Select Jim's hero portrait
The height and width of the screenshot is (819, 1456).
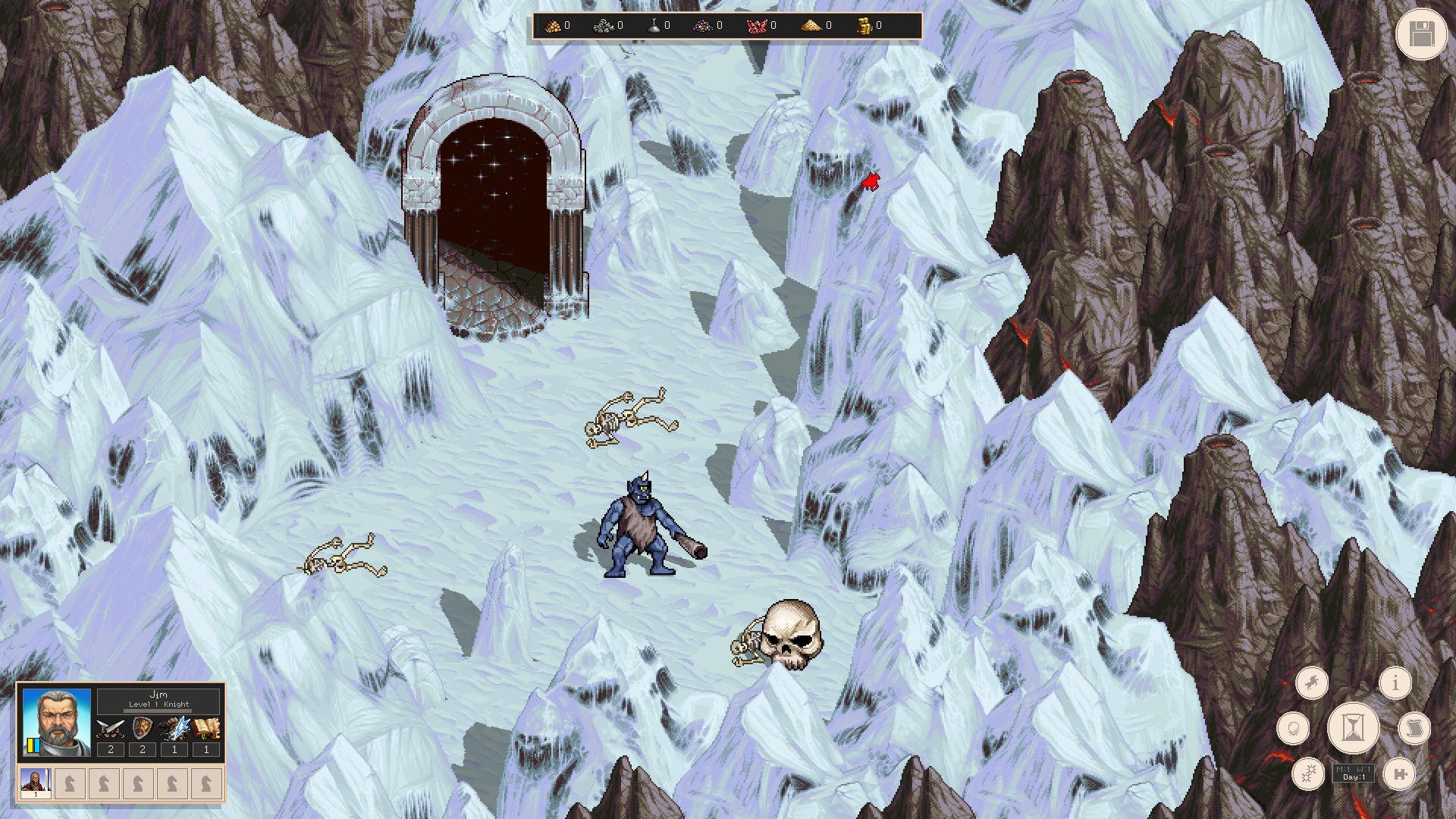click(57, 722)
